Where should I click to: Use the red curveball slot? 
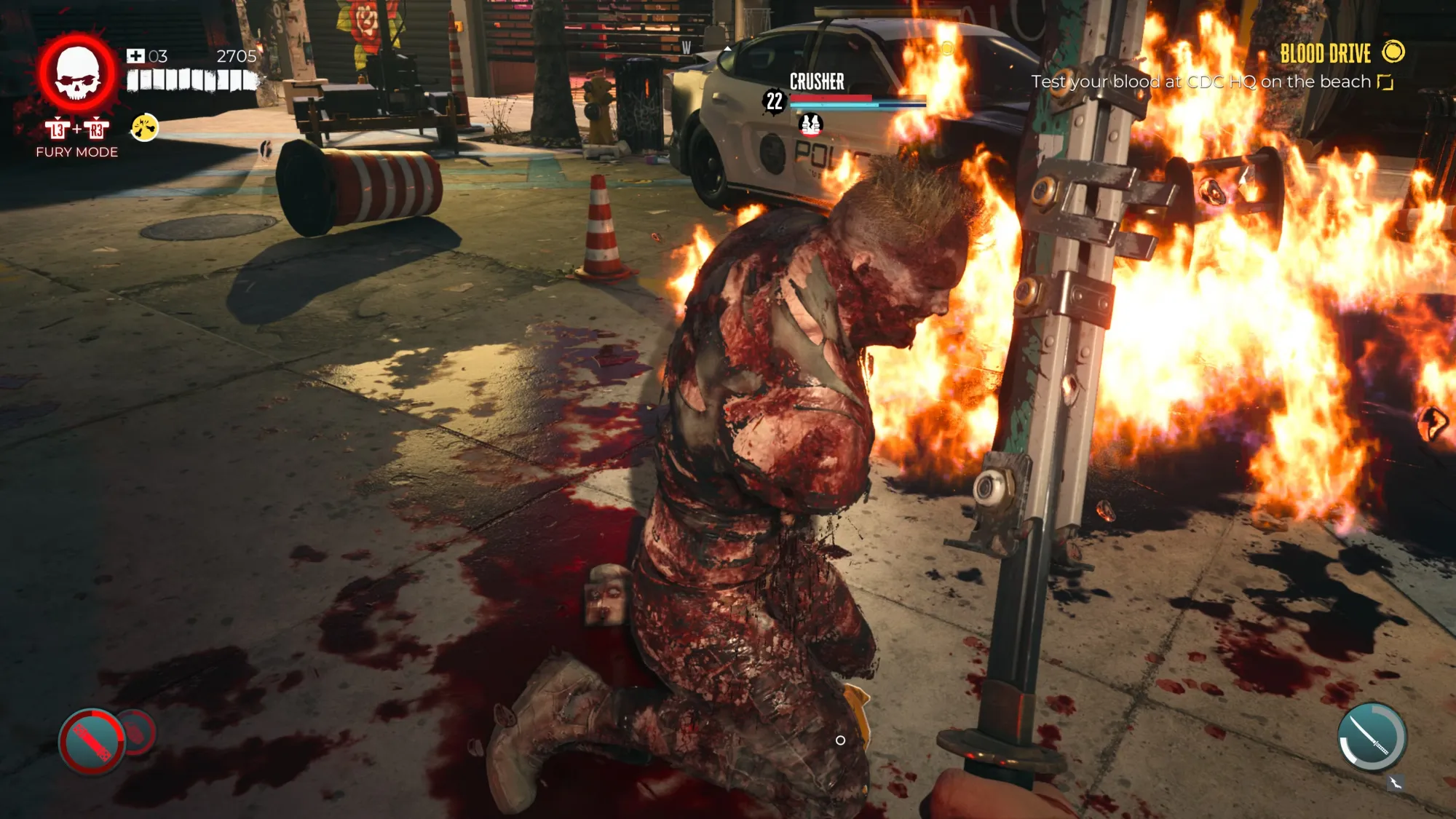coord(92,742)
